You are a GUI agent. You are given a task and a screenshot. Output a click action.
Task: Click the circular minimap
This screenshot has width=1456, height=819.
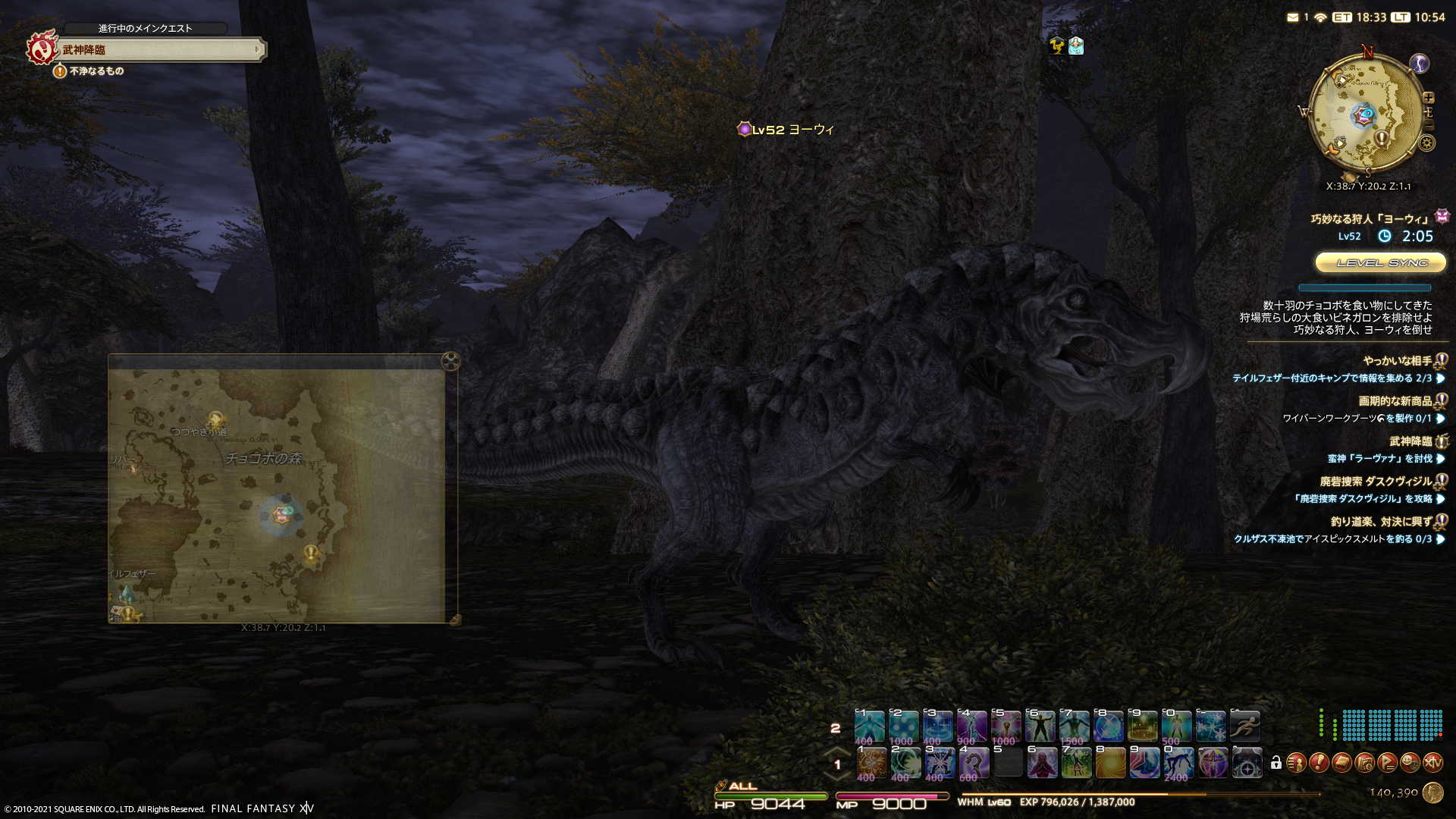point(1366,115)
